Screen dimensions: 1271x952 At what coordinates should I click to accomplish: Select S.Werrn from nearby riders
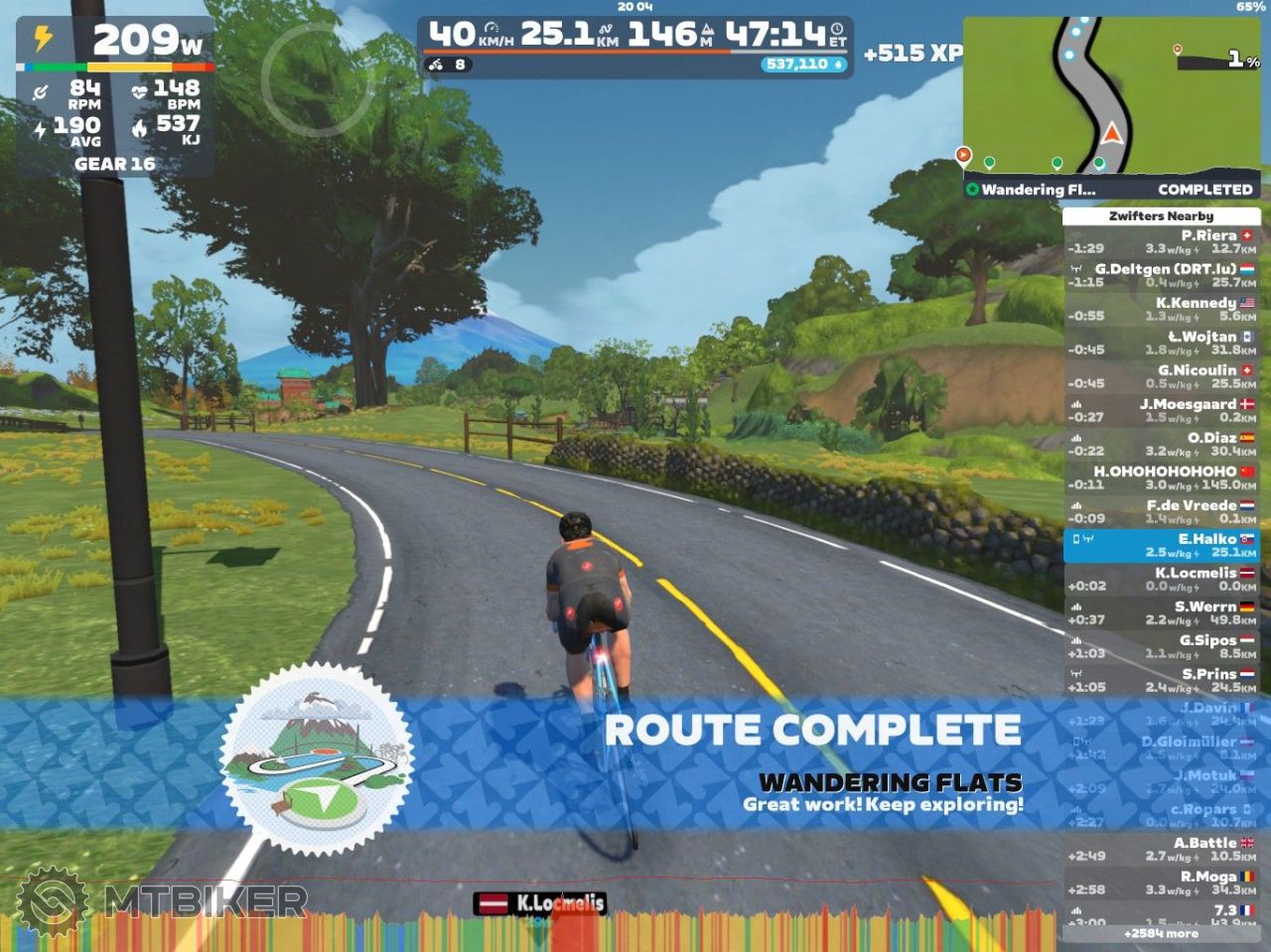click(x=1161, y=613)
